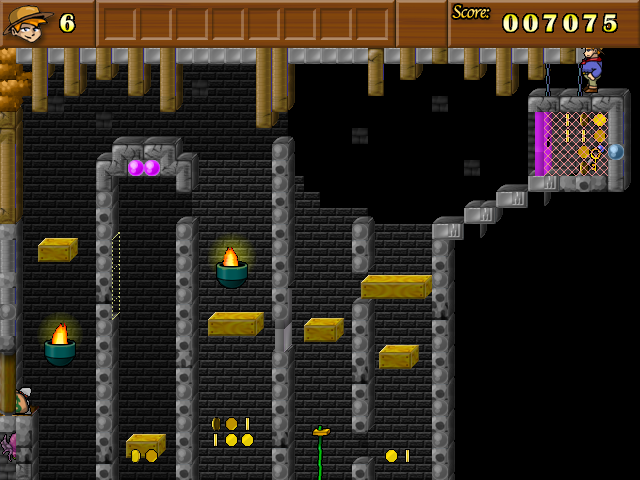Screen dimensions: 640x480
Task: Click the explorer boy portrait icon
Action: coord(27,23)
